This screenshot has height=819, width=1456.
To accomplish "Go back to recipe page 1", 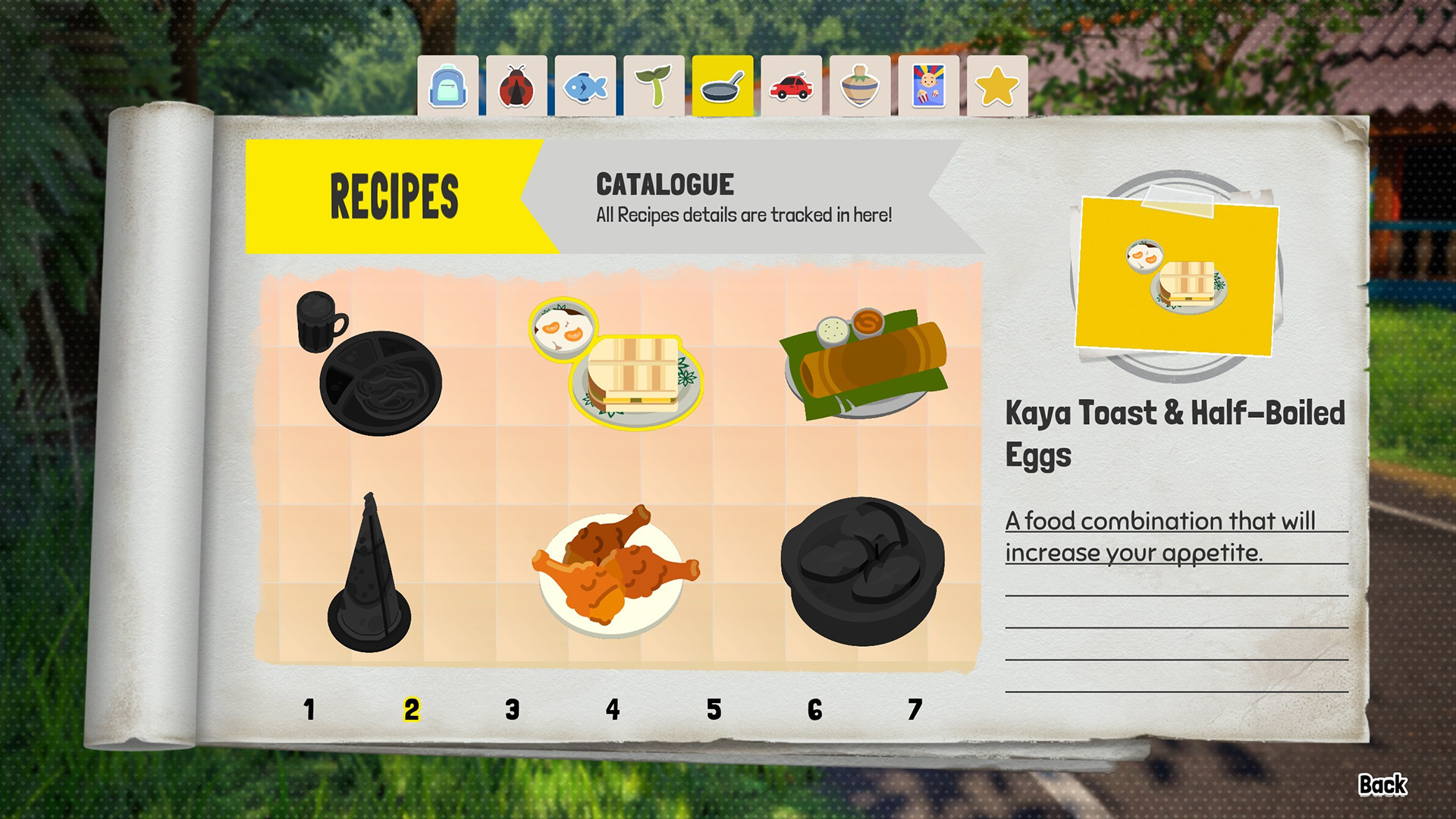I will (x=309, y=711).
